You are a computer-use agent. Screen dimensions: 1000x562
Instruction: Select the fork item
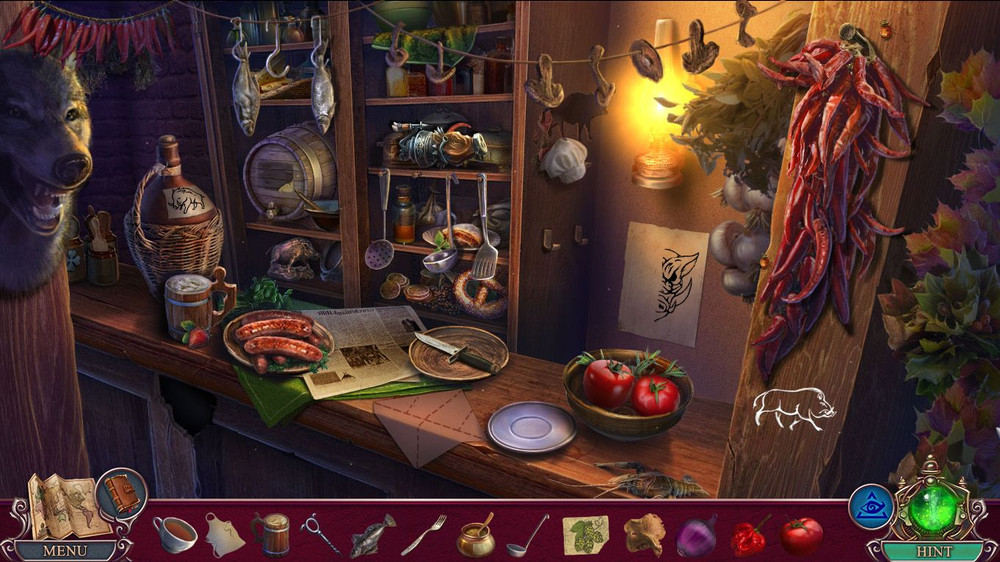pyautogui.click(x=424, y=535)
